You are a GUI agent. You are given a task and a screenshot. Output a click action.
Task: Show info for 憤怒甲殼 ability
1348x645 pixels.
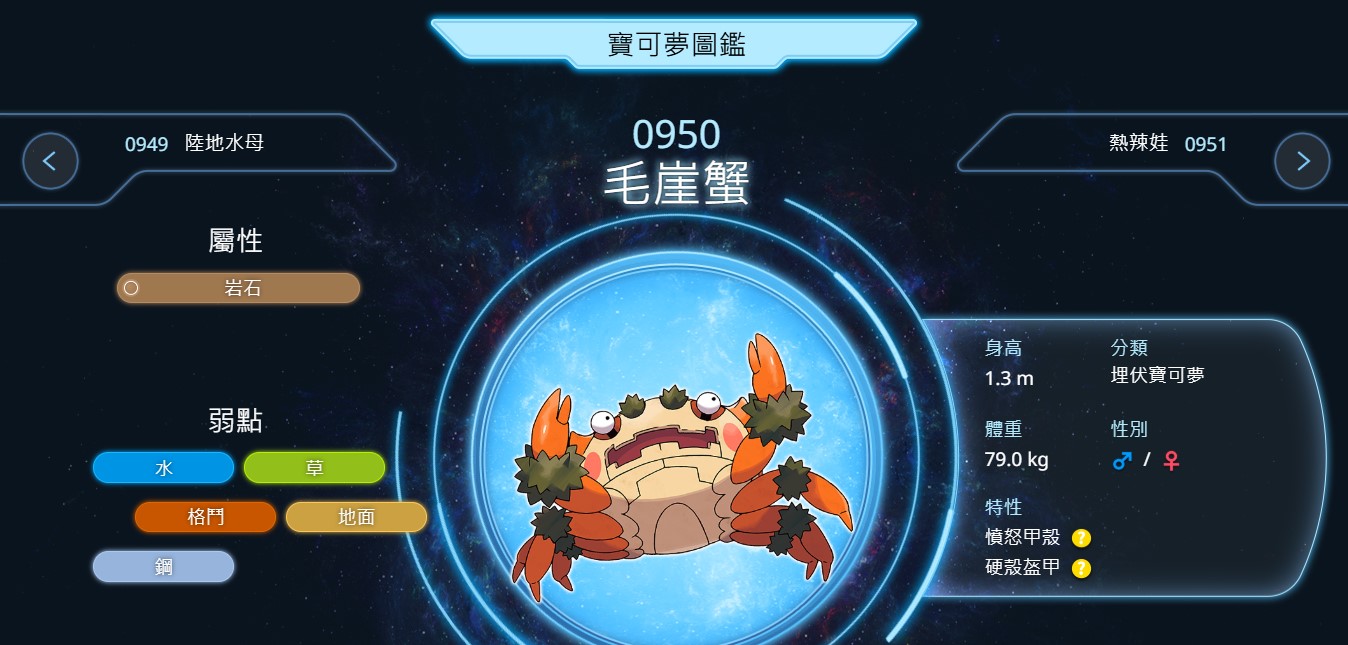[x=1081, y=538]
